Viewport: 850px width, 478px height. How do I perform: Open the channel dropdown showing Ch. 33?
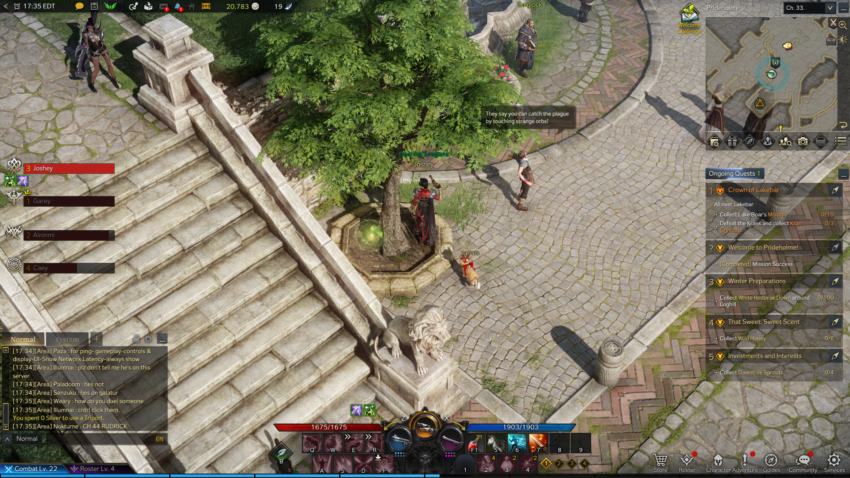pyautogui.click(x=808, y=8)
